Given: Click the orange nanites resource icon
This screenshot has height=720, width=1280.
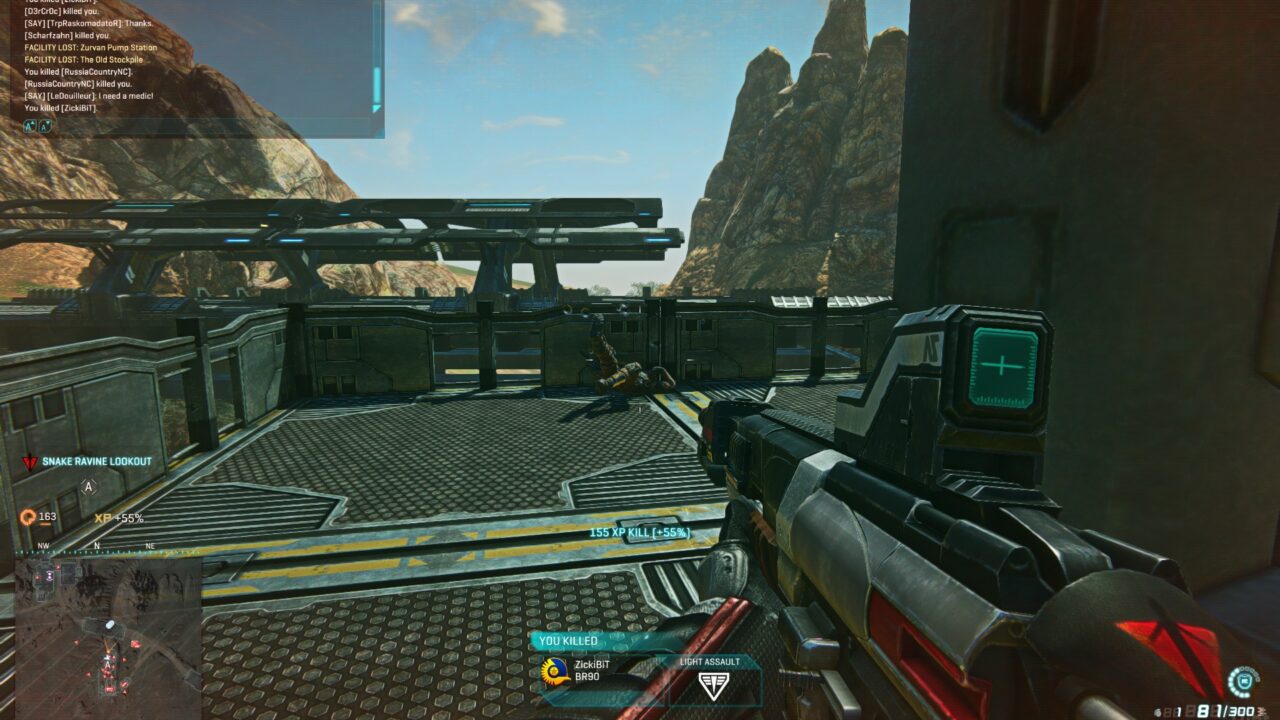Looking at the screenshot, I should tap(28, 517).
